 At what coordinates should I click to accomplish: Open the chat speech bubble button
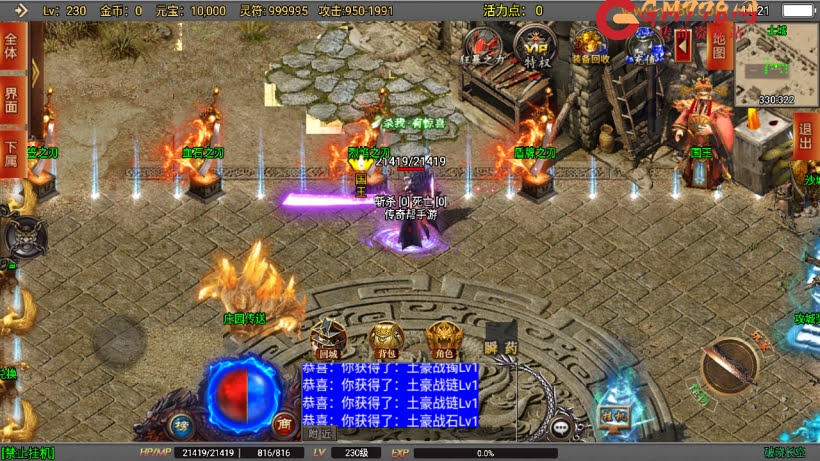[x=566, y=427]
